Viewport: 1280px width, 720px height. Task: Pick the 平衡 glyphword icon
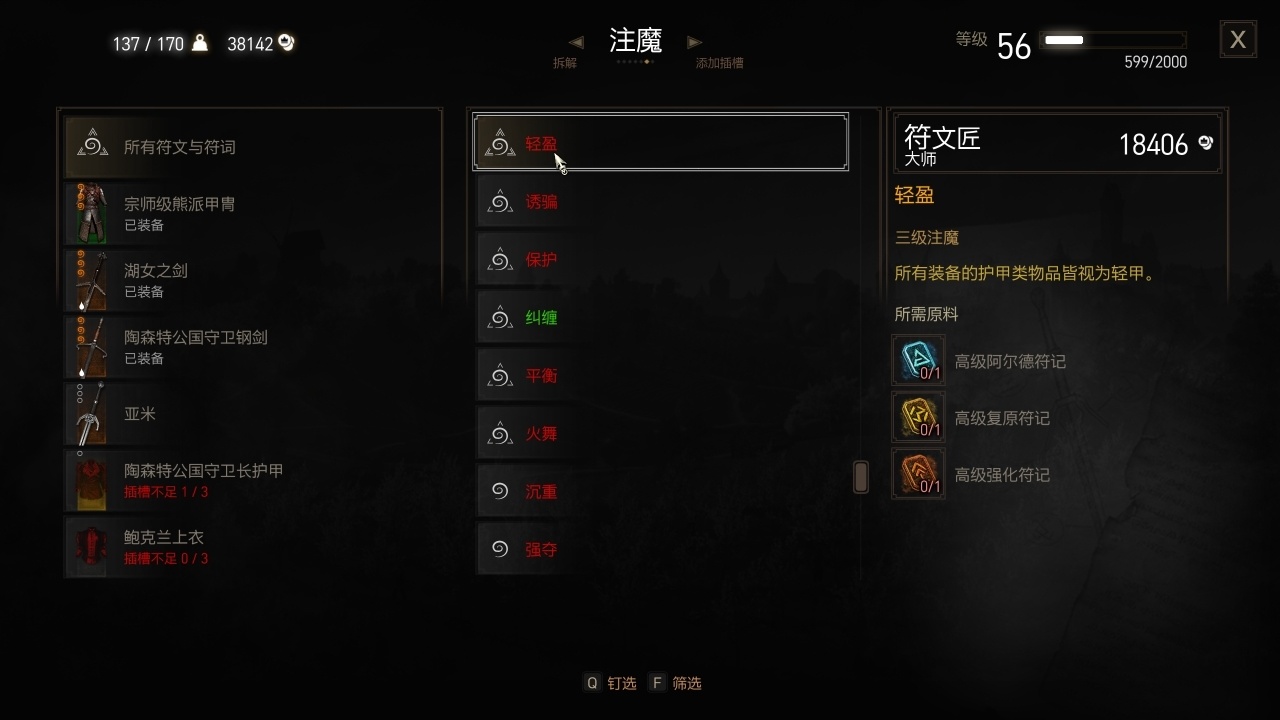pyautogui.click(x=500, y=374)
